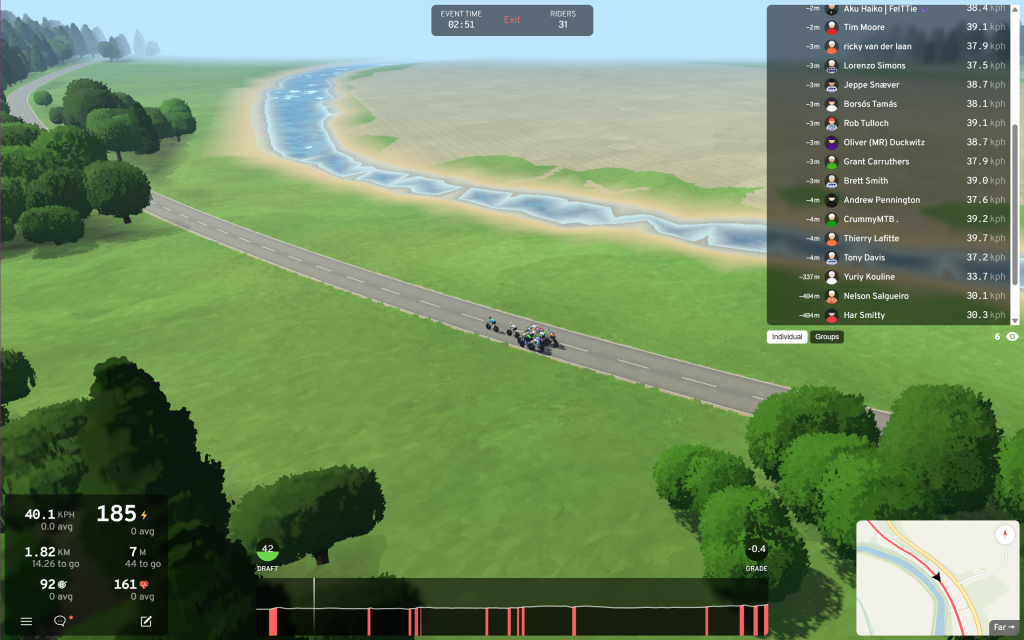Select rider Tim Moore in the list
Screen dimensions: 1024x640
point(865,27)
